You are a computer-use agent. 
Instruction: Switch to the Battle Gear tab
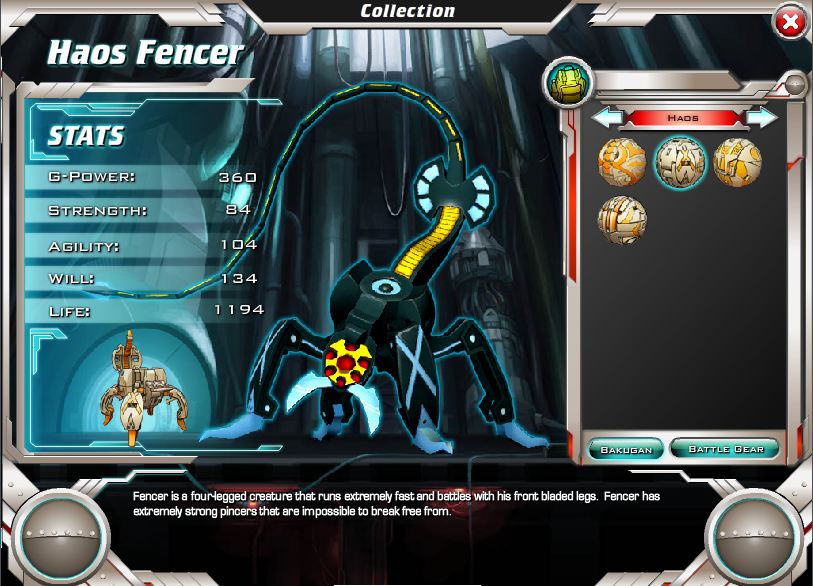point(725,449)
